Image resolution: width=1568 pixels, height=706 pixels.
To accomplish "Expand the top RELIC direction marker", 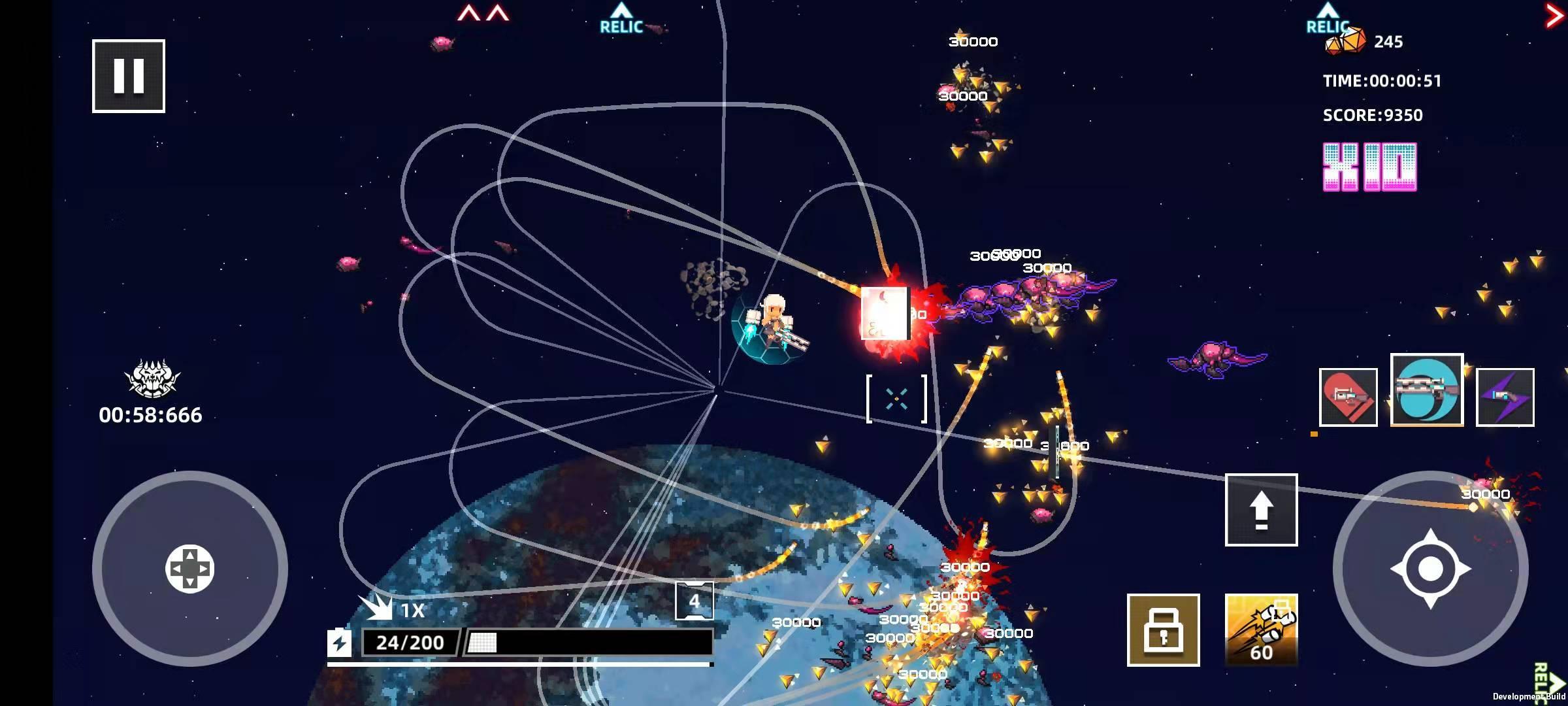I will coord(619,16).
